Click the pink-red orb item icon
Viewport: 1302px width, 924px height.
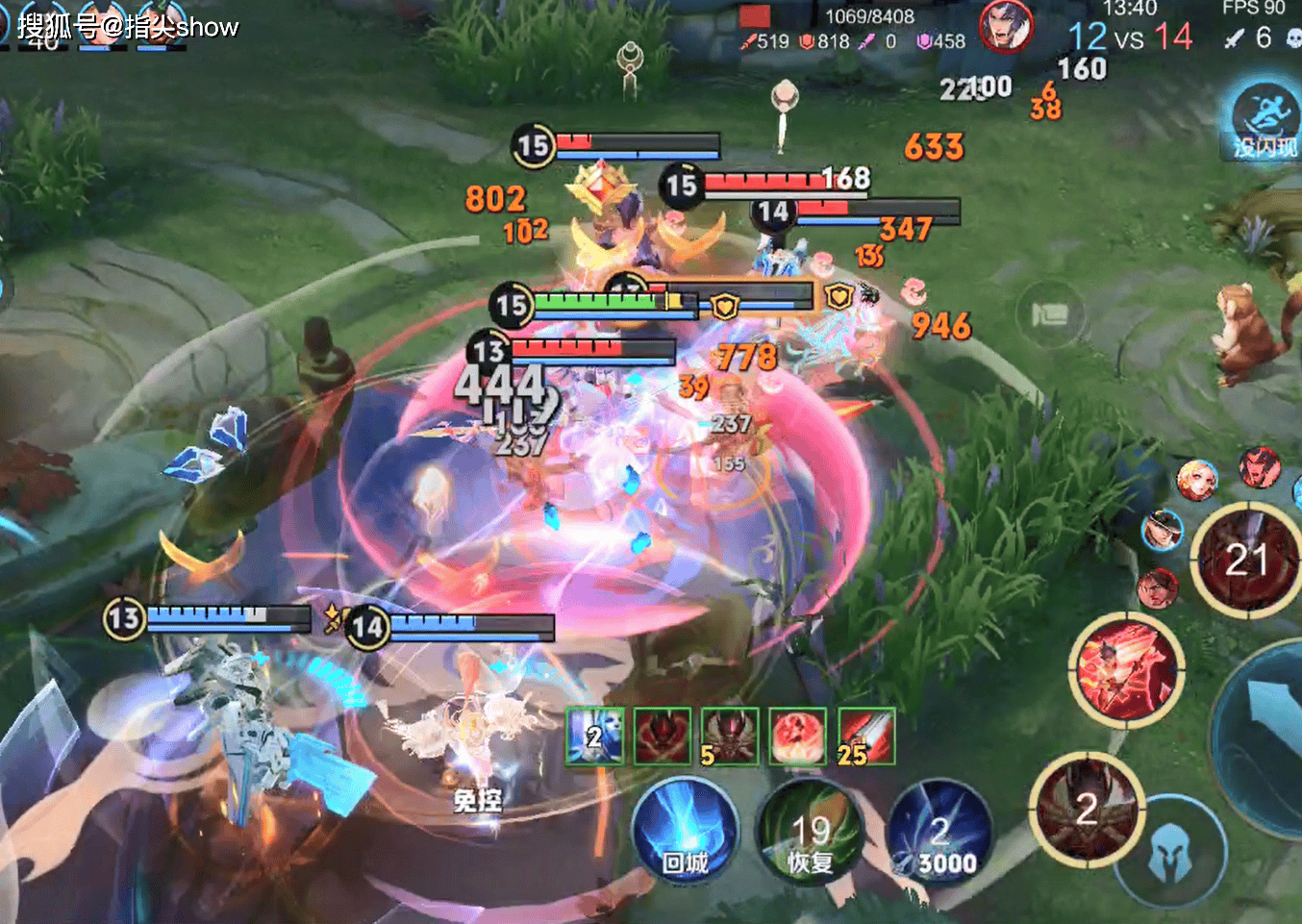coord(798,737)
